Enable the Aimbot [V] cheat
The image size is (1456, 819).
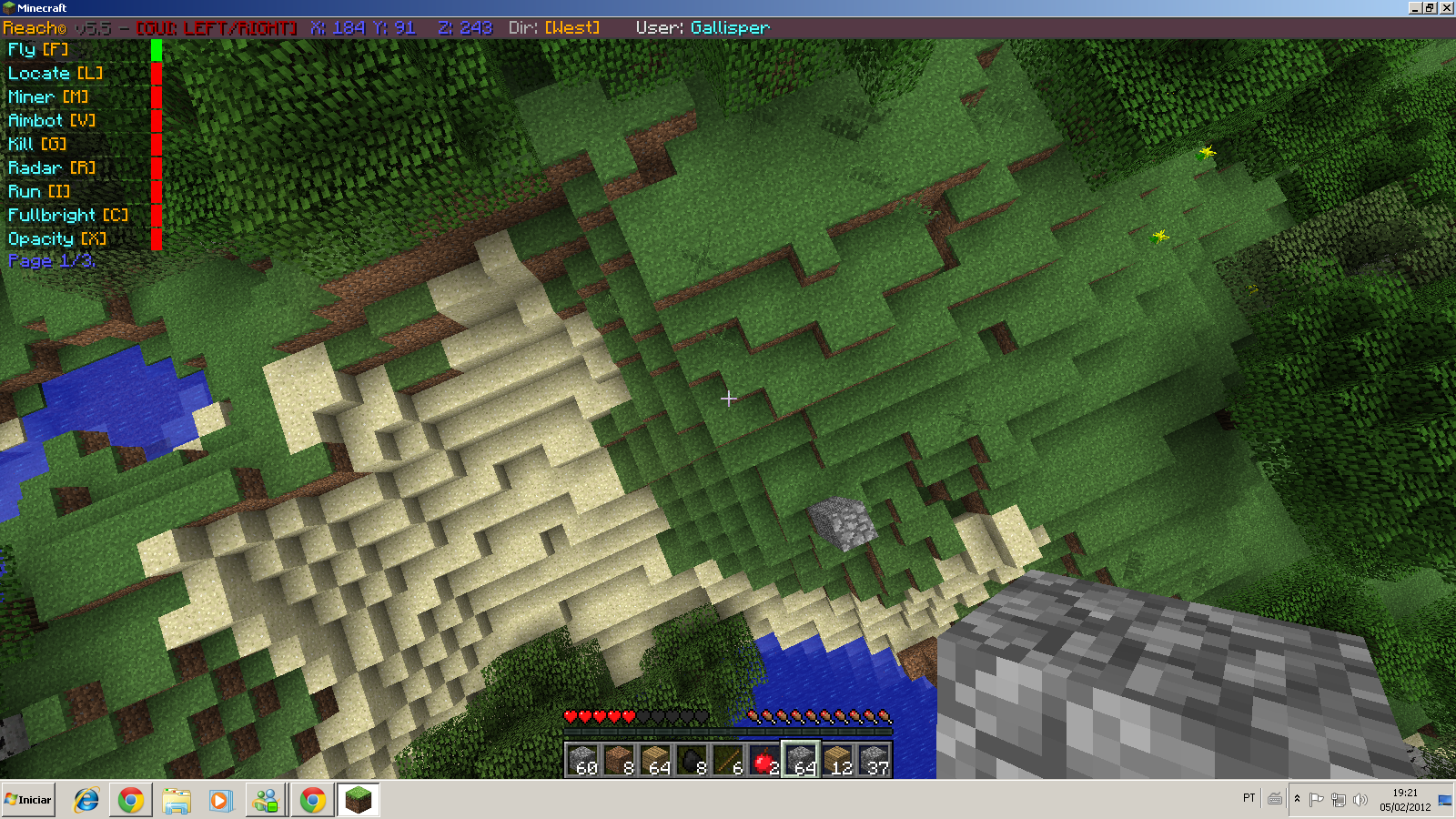(50, 119)
